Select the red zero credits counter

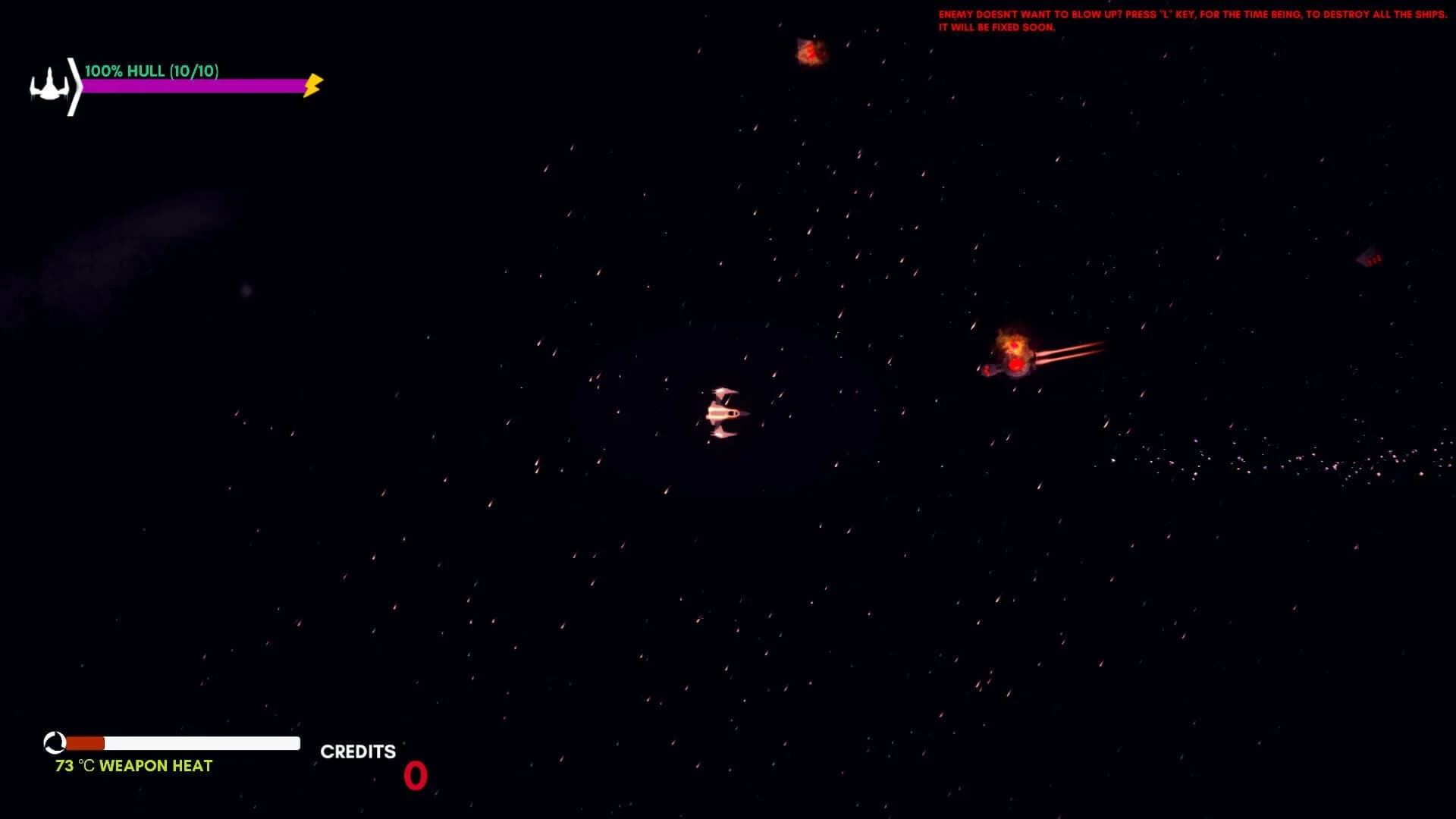[x=416, y=776]
